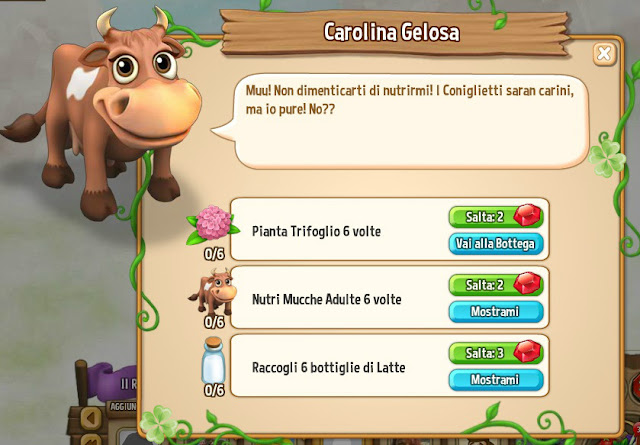Skip the Nutri Mucche Adulte task

[x=496, y=285]
